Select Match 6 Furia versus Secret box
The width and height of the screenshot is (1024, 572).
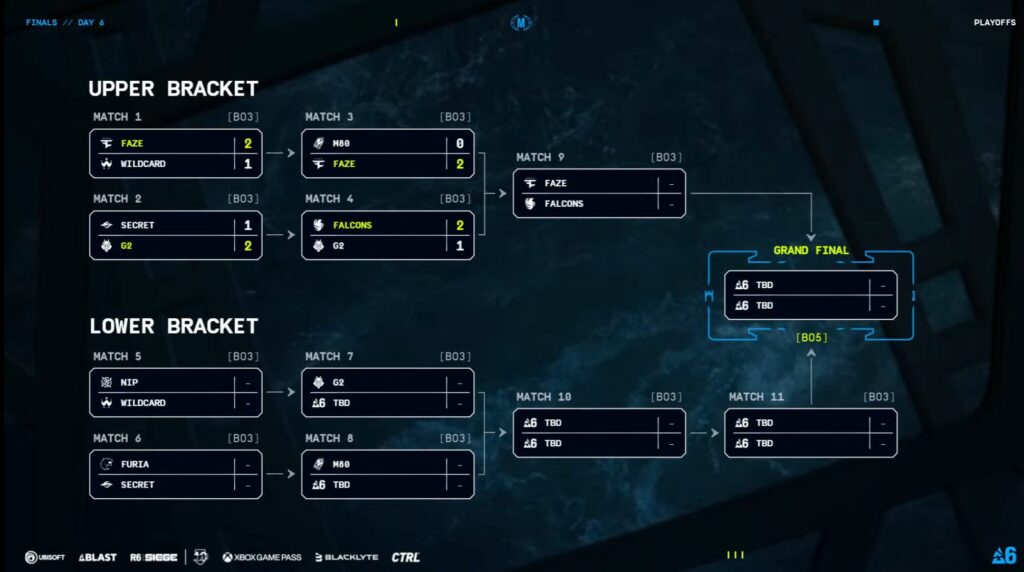pyautogui.click(x=175, y=474)
